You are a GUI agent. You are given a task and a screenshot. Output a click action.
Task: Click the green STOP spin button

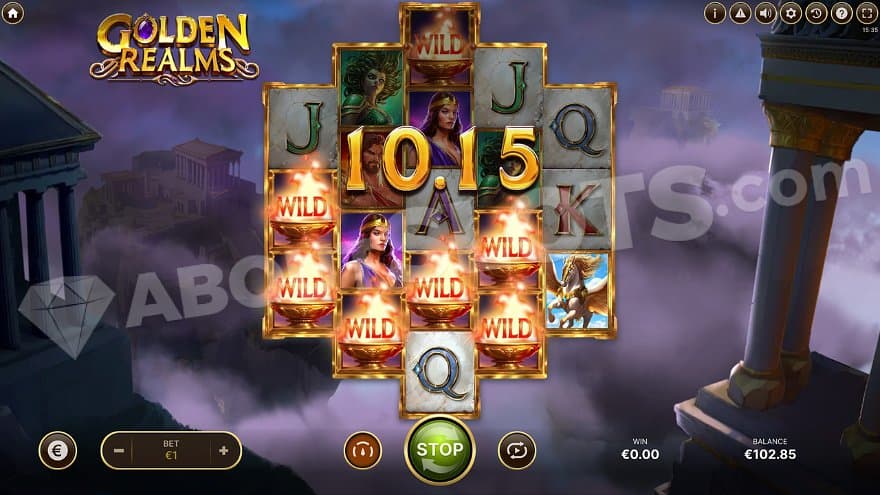coord(439,449)
